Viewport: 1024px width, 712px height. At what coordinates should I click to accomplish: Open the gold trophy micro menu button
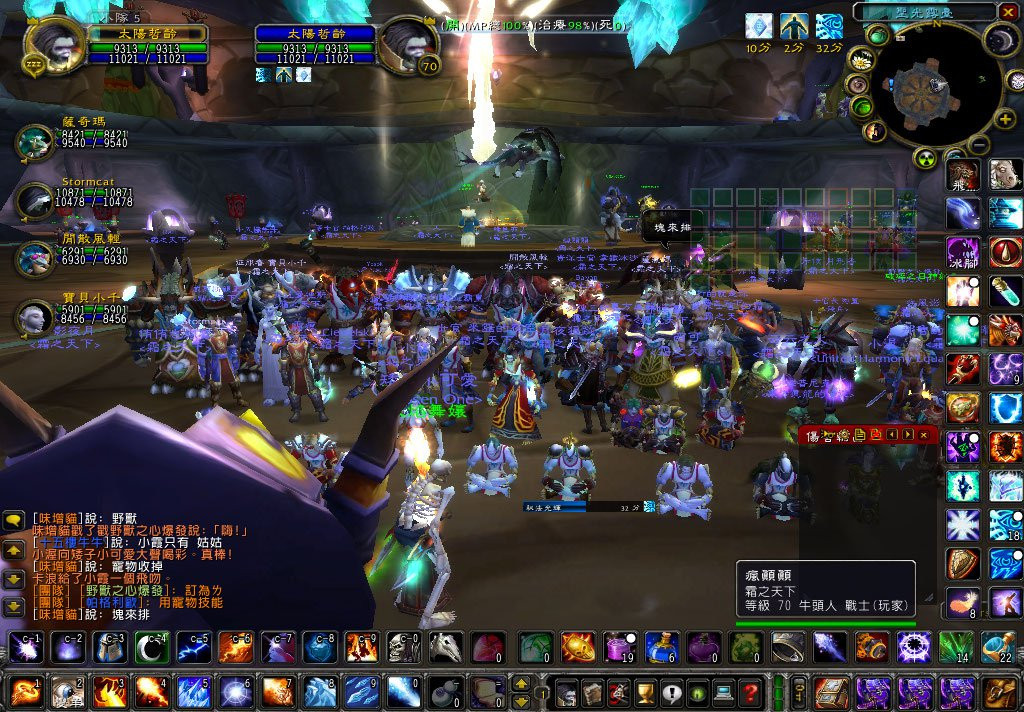(646, 692)
